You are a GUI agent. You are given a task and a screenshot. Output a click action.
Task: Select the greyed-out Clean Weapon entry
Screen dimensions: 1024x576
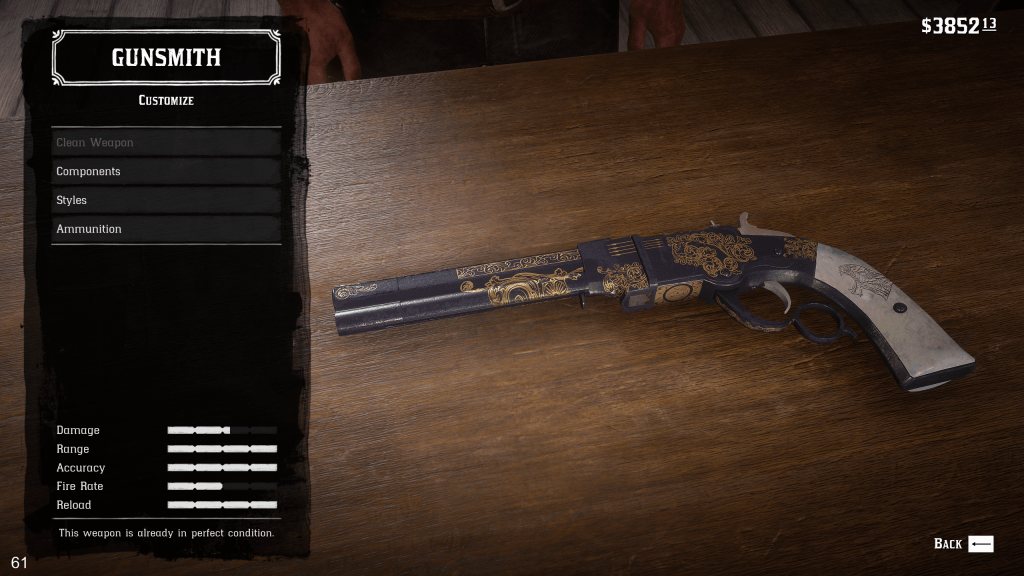click(x=166, y=143)
